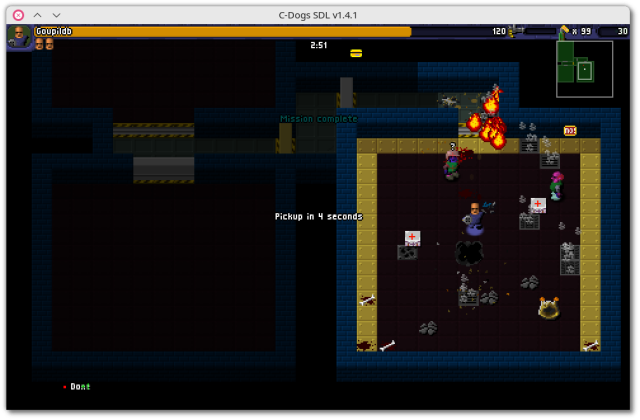Click the title bar up-arrow button

pos(37,15)
